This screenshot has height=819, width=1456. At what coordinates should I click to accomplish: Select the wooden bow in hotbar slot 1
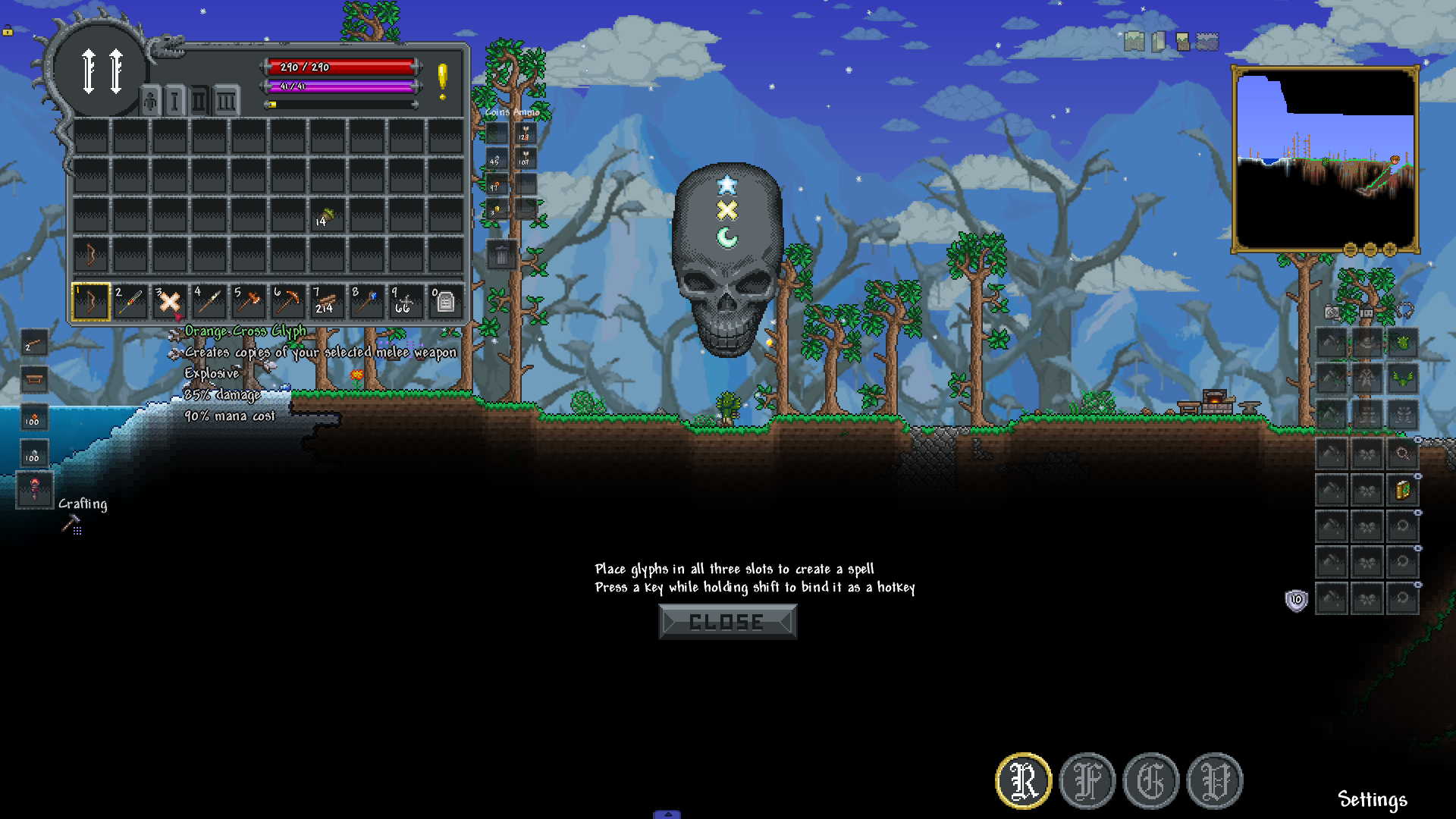tap(90, 302)
